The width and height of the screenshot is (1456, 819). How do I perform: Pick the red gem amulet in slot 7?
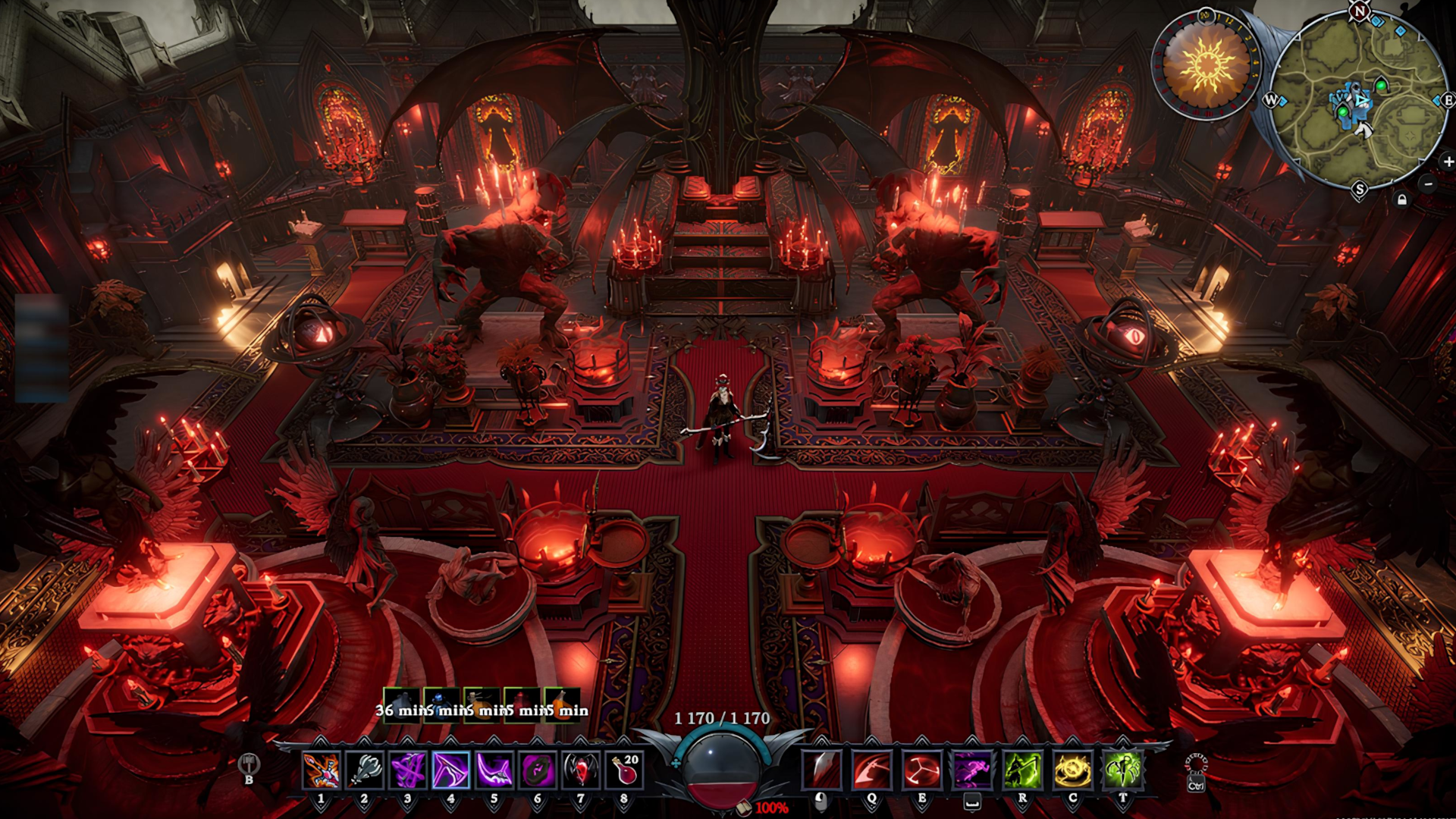pos(581,770)
